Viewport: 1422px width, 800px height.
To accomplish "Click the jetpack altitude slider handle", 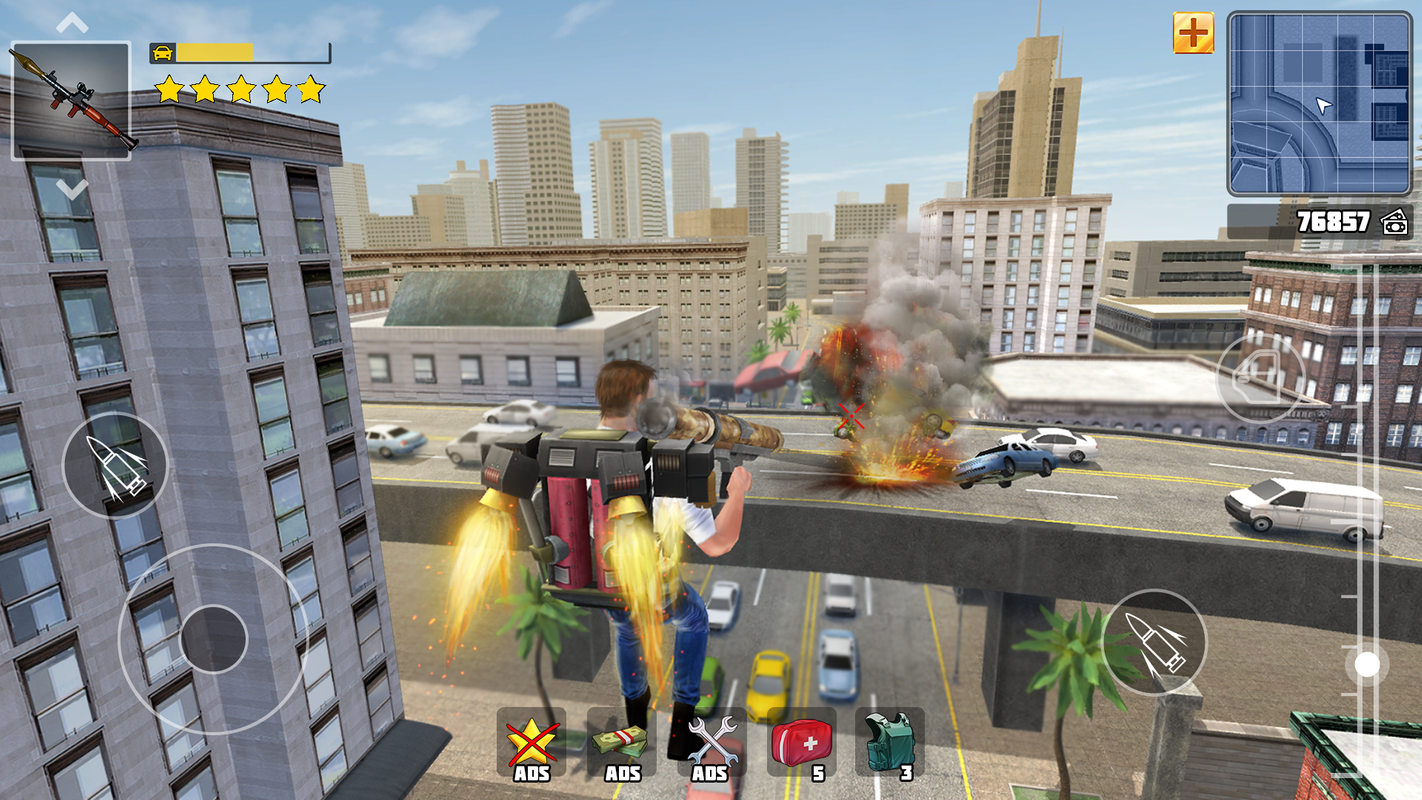I will (1366, 664).
